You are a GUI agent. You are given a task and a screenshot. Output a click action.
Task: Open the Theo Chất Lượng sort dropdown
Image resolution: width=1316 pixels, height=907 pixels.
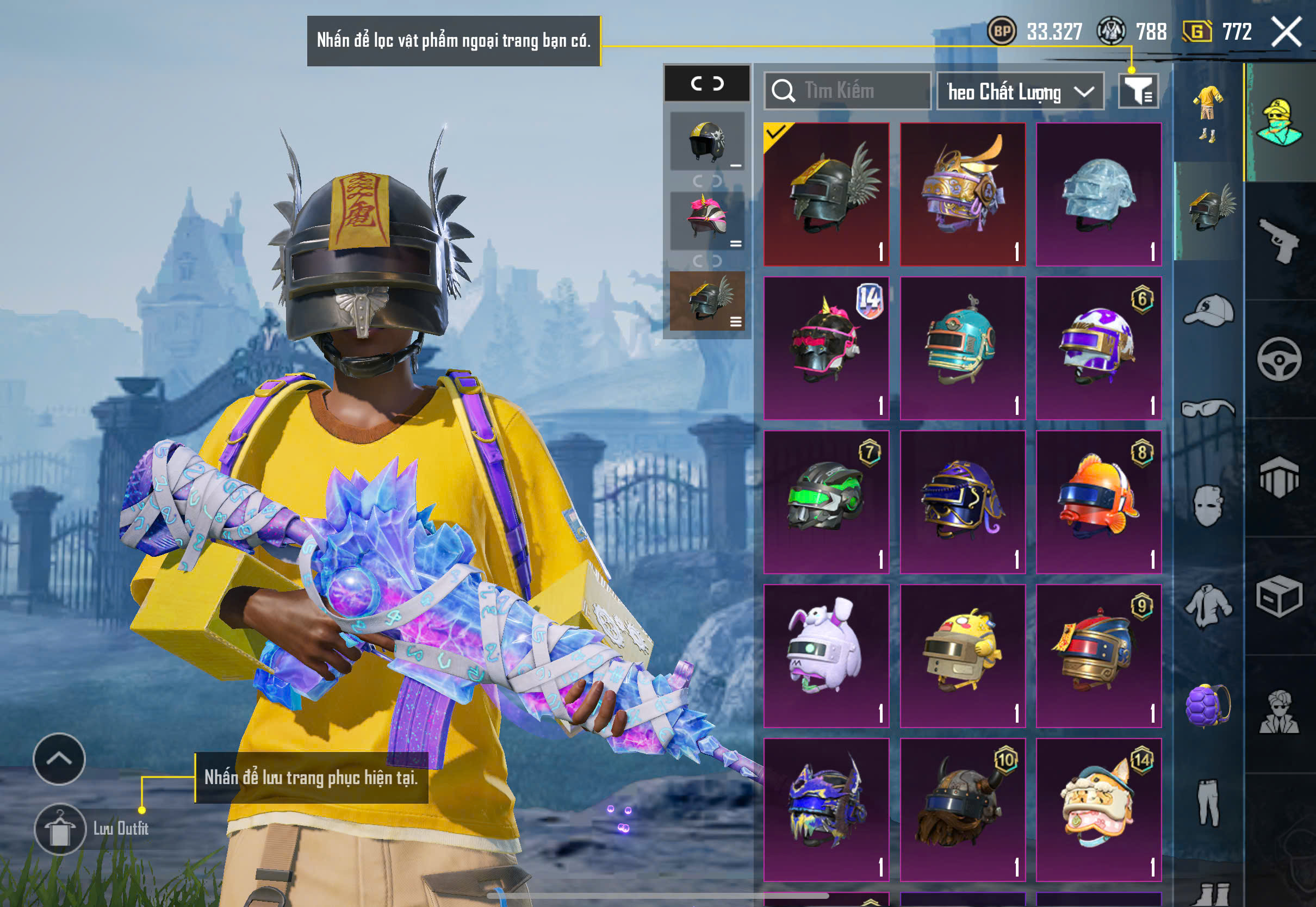(1020, 91)
